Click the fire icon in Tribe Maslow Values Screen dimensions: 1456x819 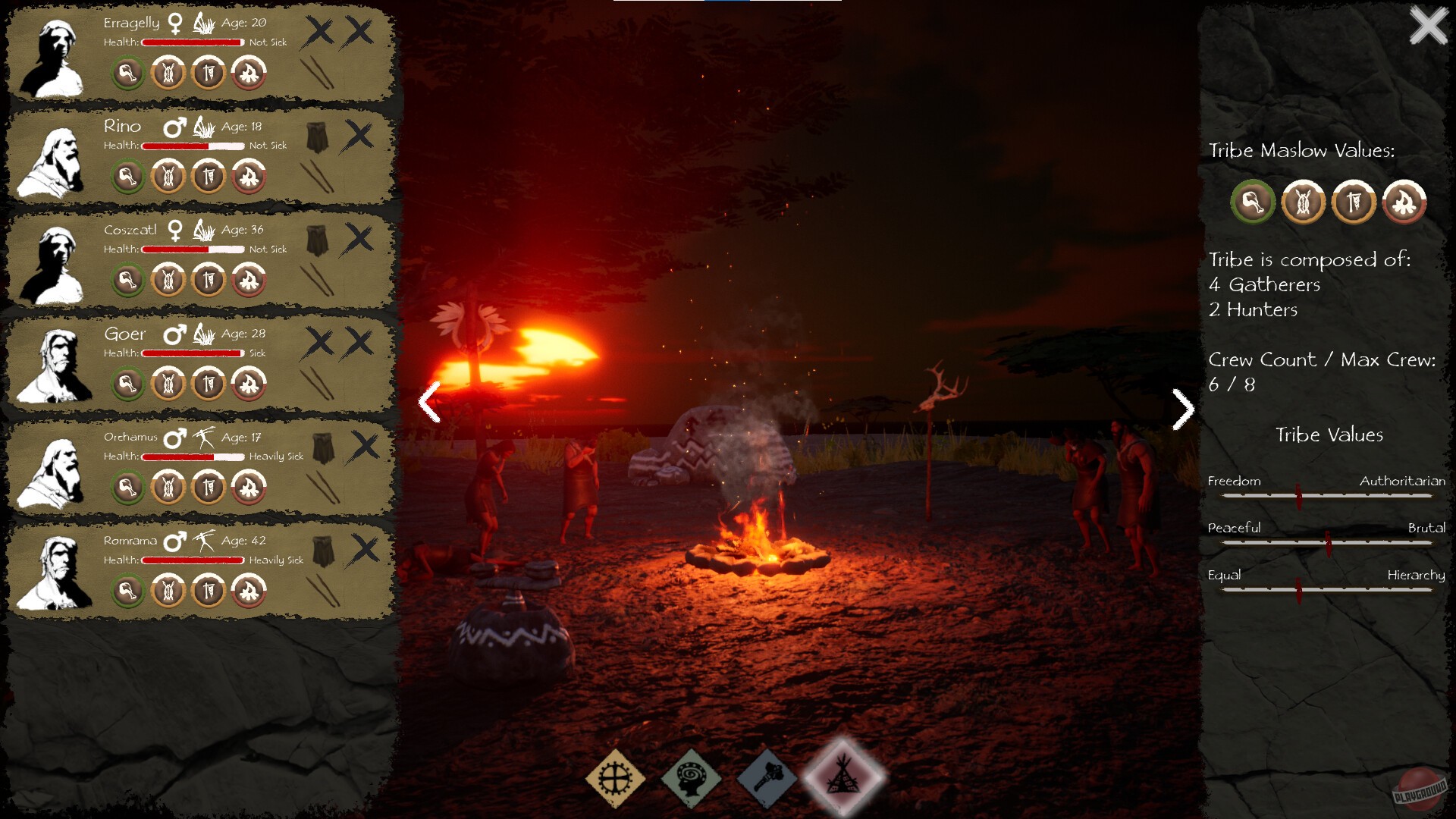(x=1404, y=202)
